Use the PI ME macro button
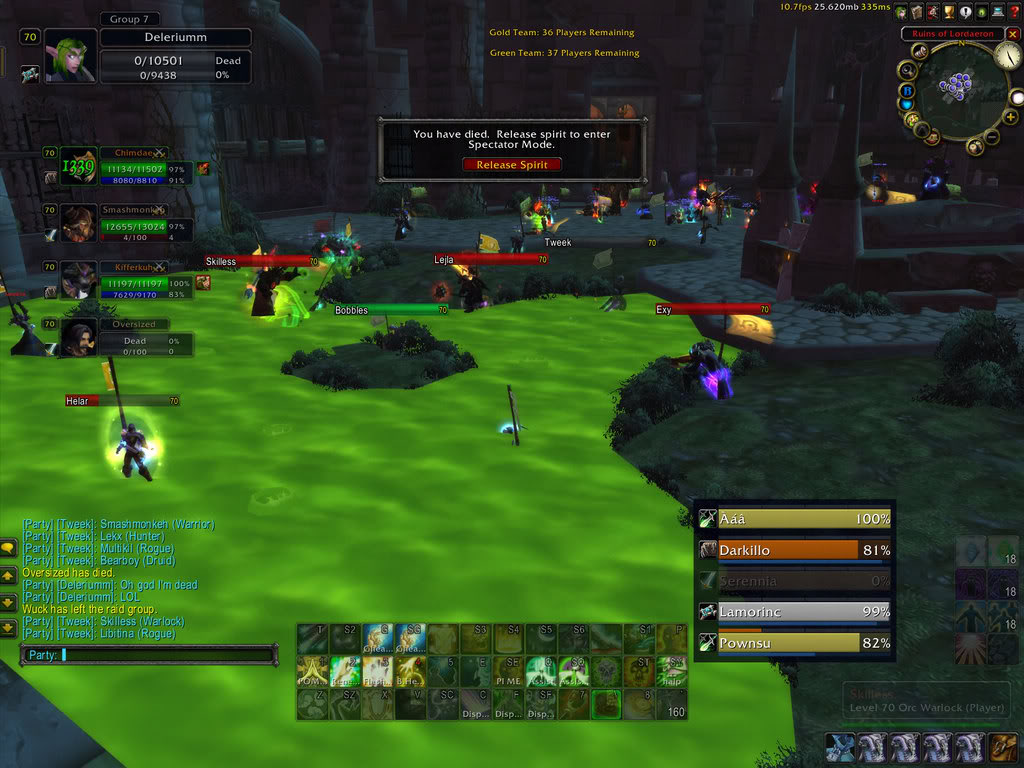Screen dimensions: 1024x768 pos(508,670)
